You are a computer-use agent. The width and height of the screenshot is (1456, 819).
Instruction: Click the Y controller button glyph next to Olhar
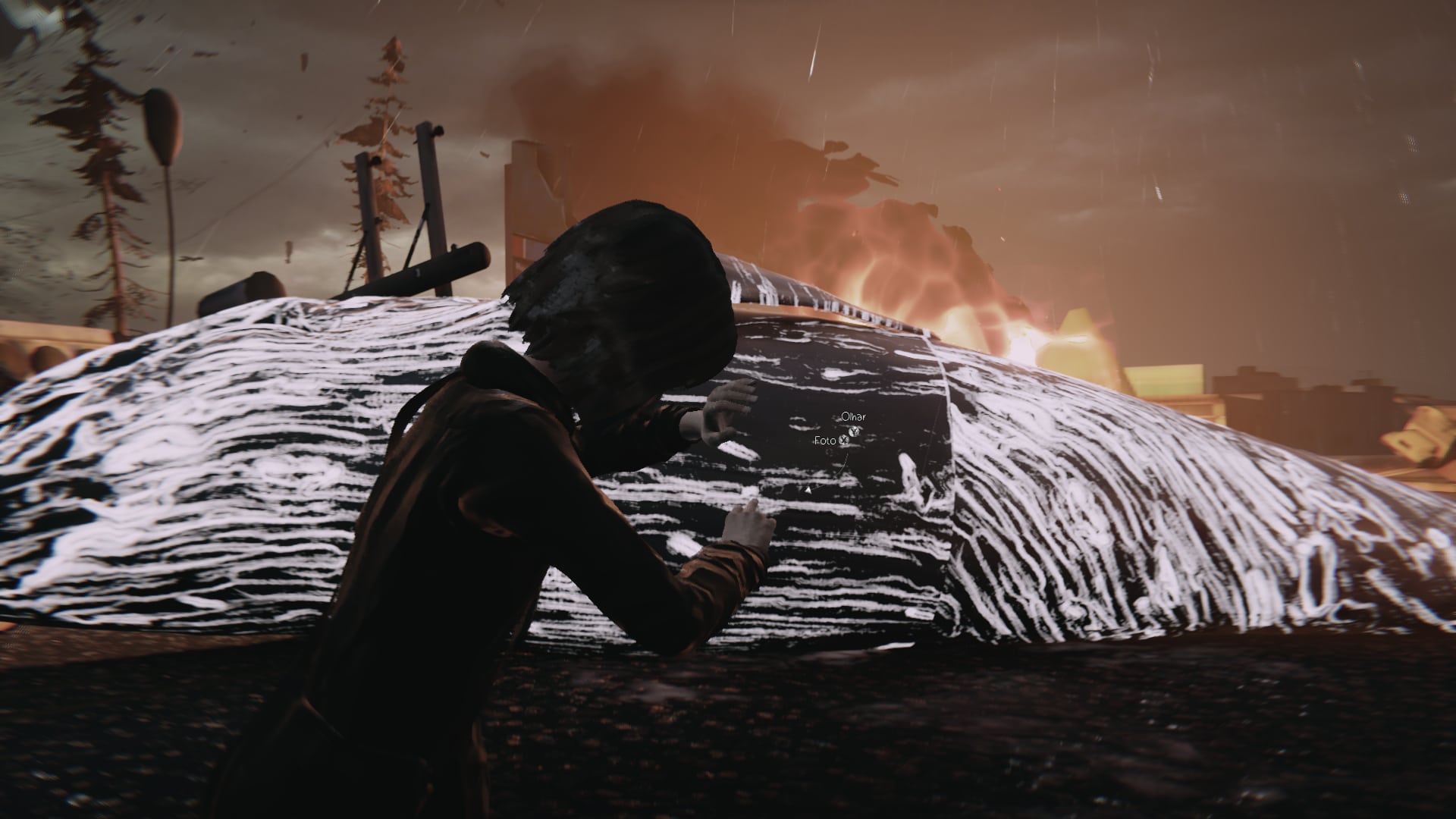pos(854,431)
